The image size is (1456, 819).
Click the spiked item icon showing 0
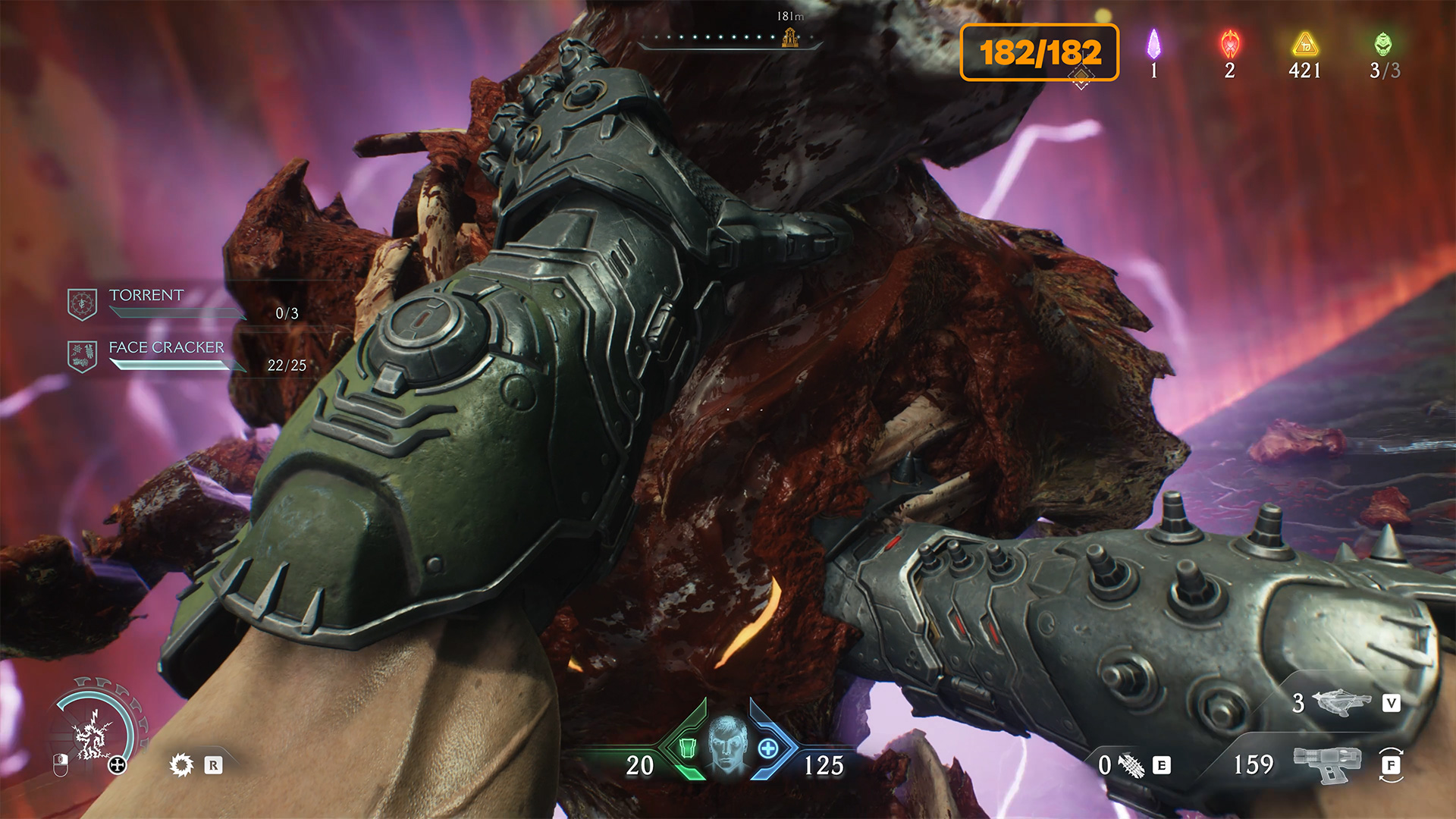pos(1131,765)
